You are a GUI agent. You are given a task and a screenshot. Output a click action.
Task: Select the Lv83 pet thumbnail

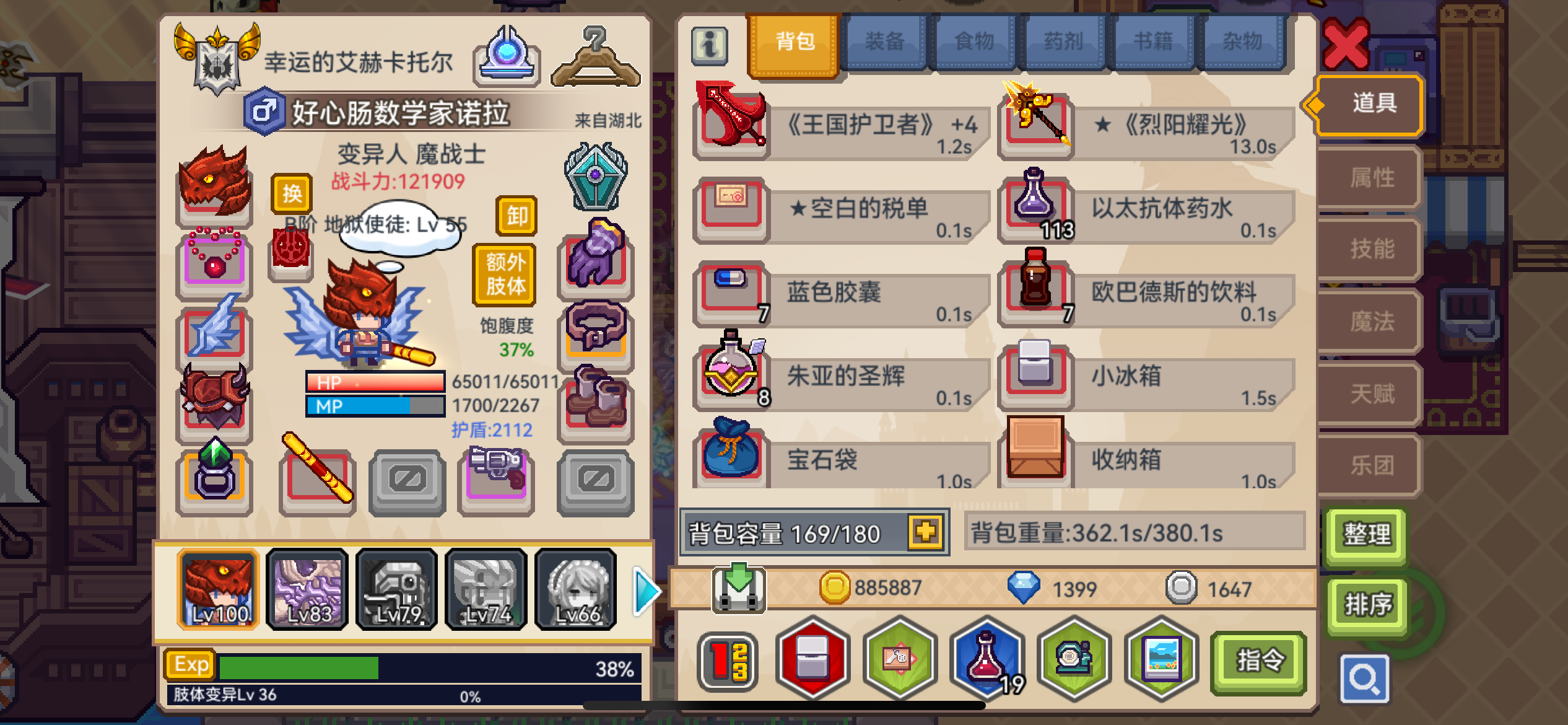pos(308,589)
